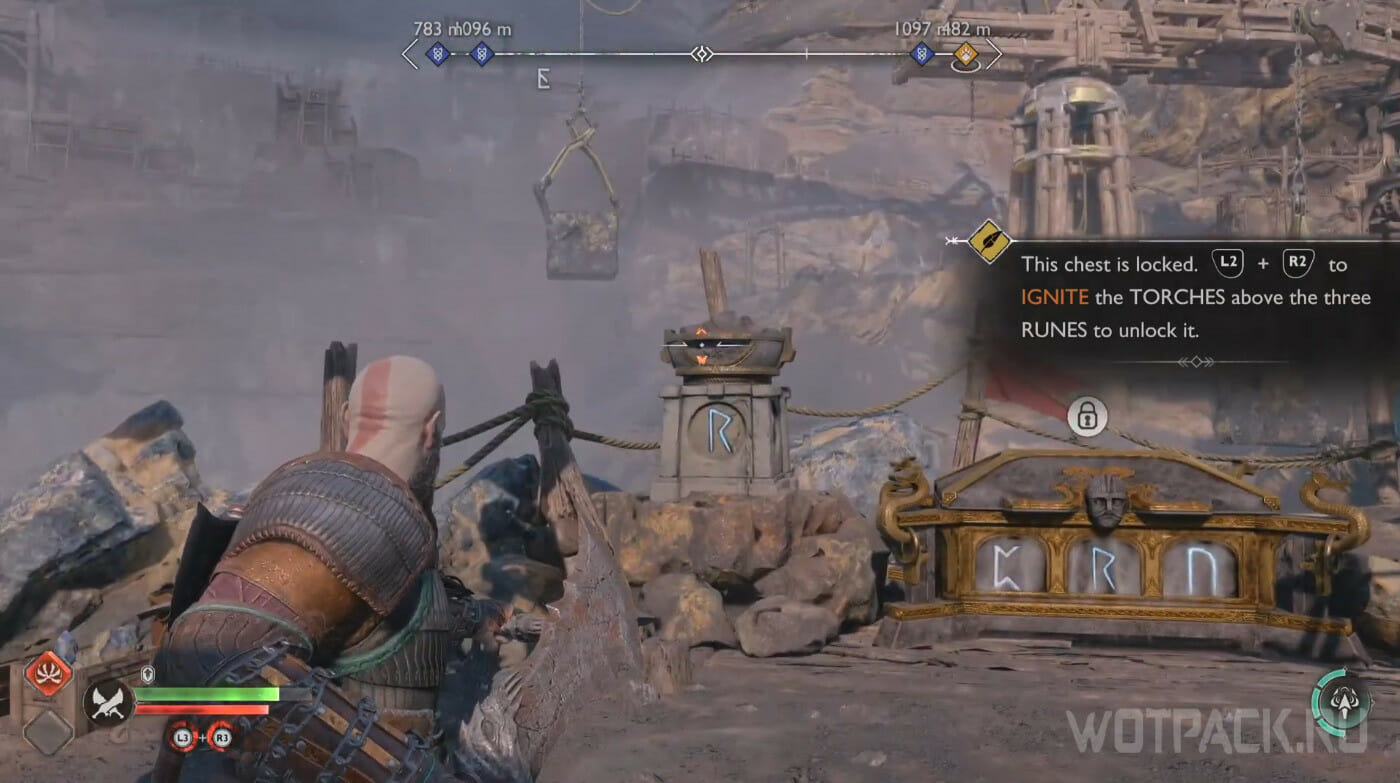The image size is (1400, 783).
Task: Activate the red Spartan Rage diamond icon
Action: point(48,674)
